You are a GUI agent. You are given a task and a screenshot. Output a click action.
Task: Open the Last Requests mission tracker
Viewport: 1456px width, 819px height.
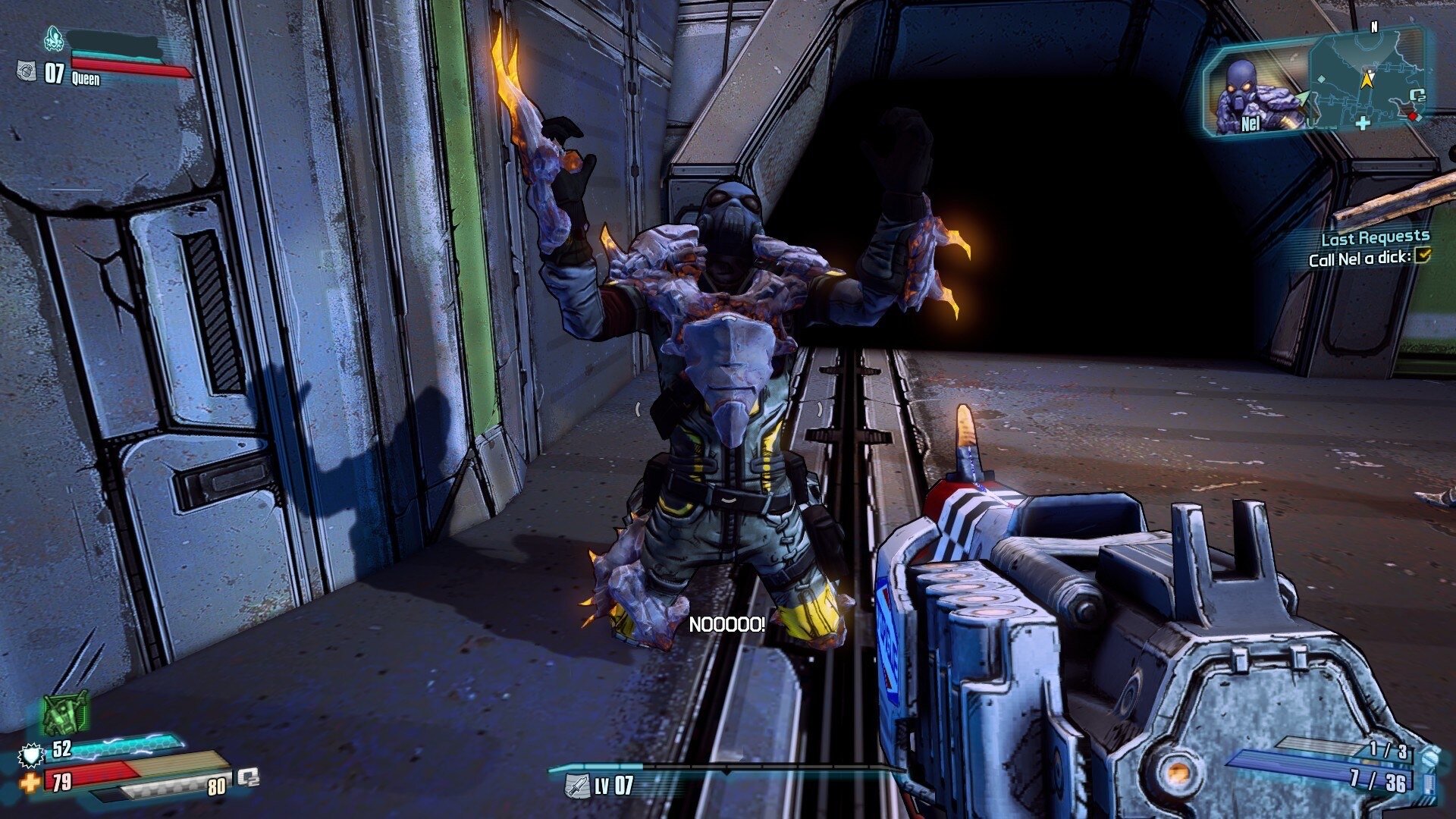tap(1375, 238)
